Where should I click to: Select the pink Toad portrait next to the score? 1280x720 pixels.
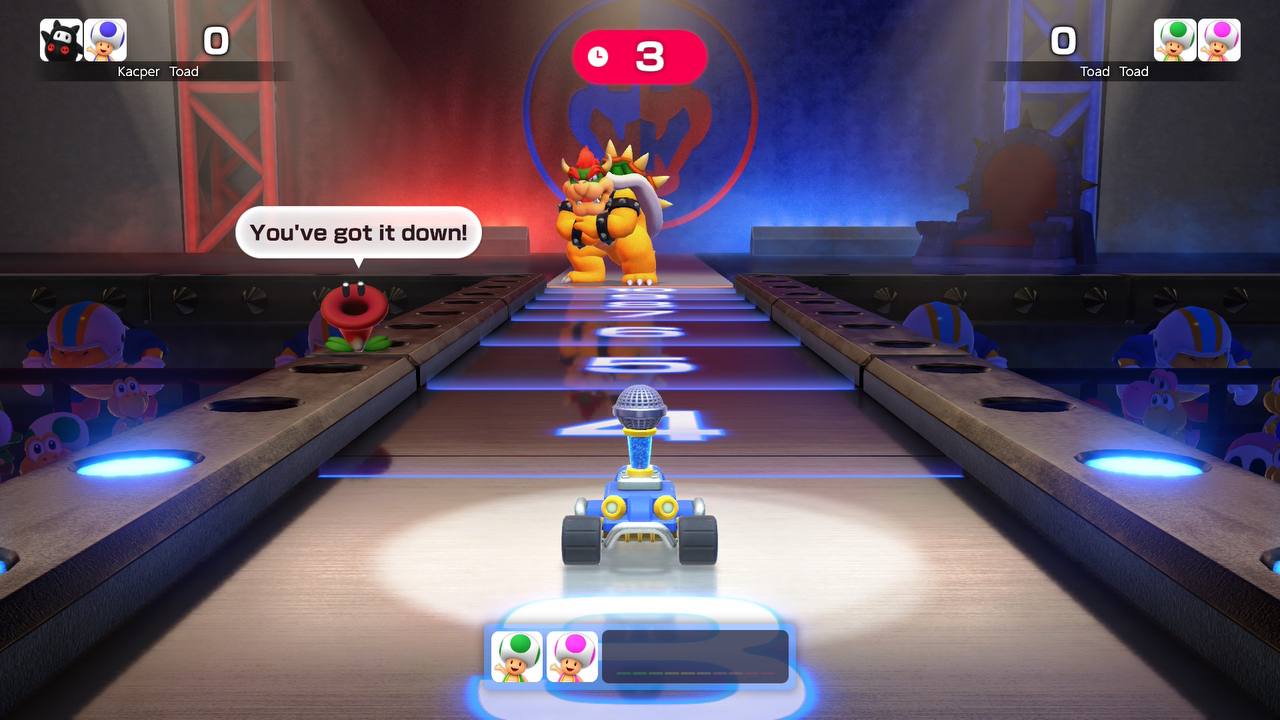click(x=1219, y=41)
